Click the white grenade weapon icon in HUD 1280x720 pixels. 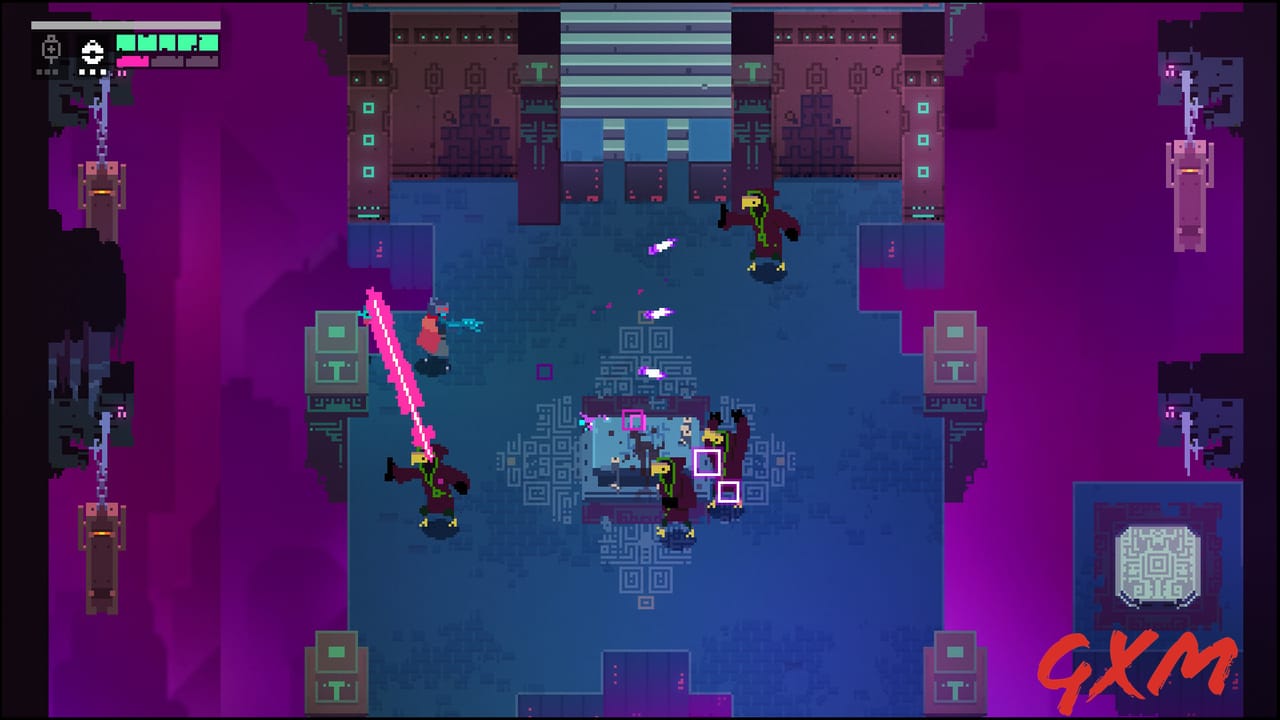[x=92, y=51]
